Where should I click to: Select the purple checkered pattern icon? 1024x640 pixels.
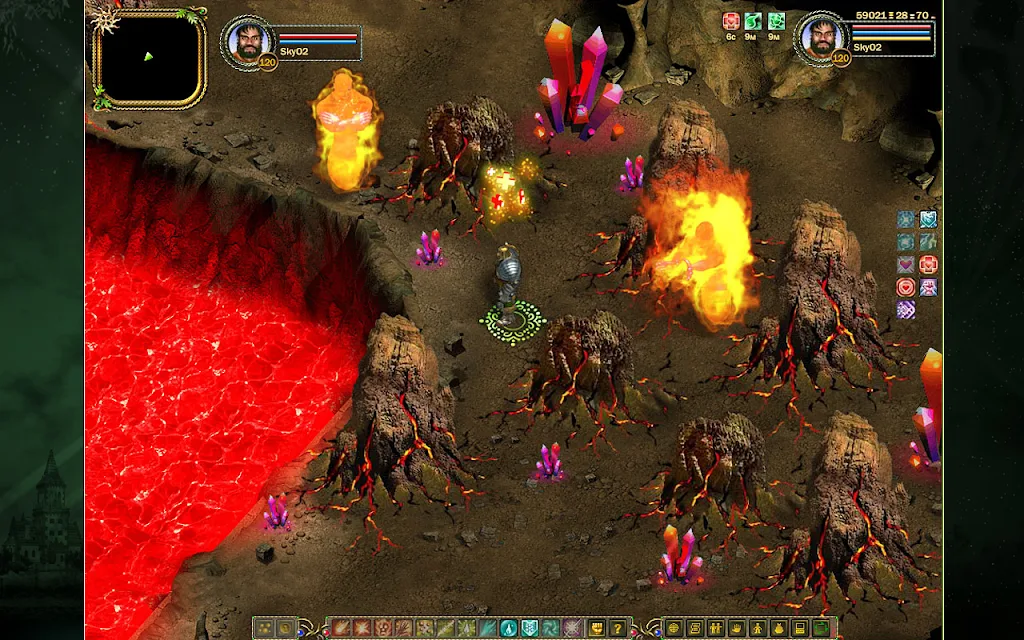pyautogui.click(x=906, y=310)
